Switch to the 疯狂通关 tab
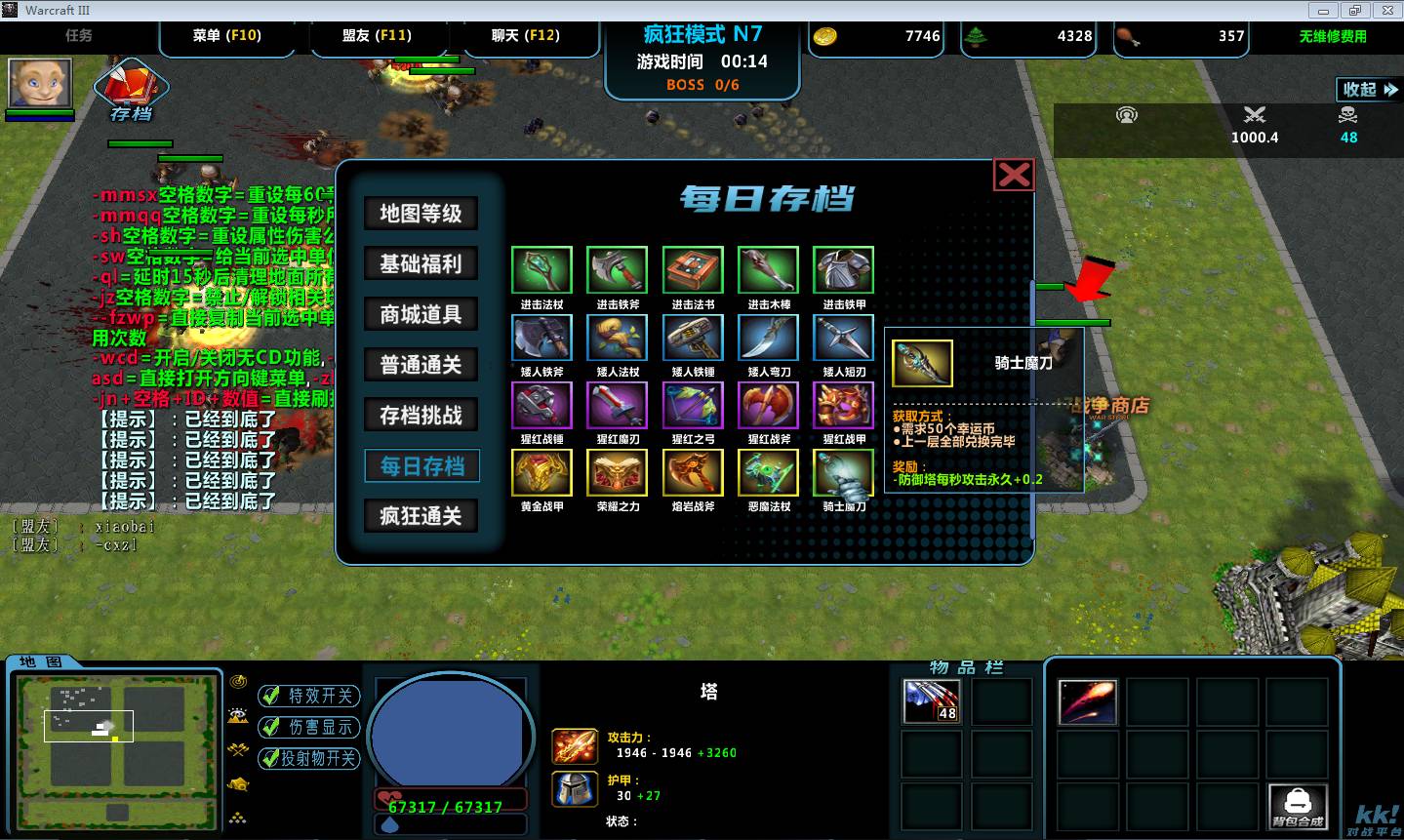The height and width of the screenshot is (840, 1404). 421,516
